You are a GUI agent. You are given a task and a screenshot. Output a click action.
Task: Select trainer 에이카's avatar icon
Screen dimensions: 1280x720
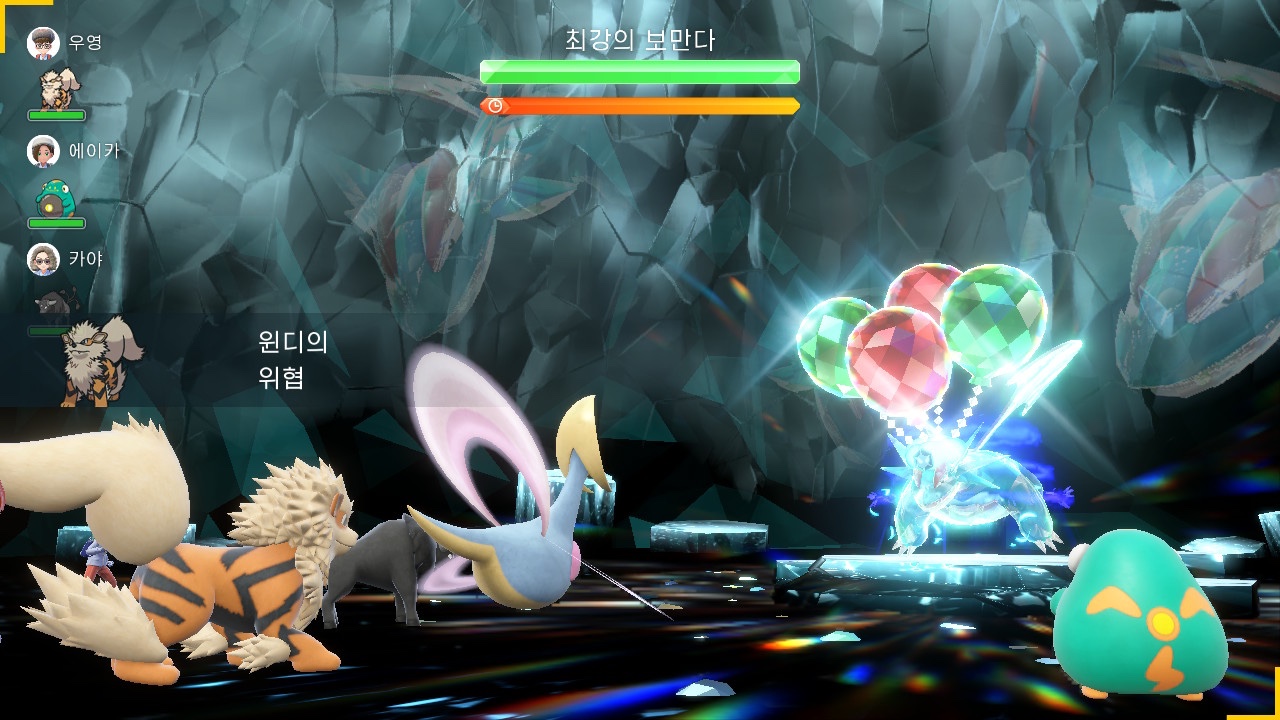43,151
